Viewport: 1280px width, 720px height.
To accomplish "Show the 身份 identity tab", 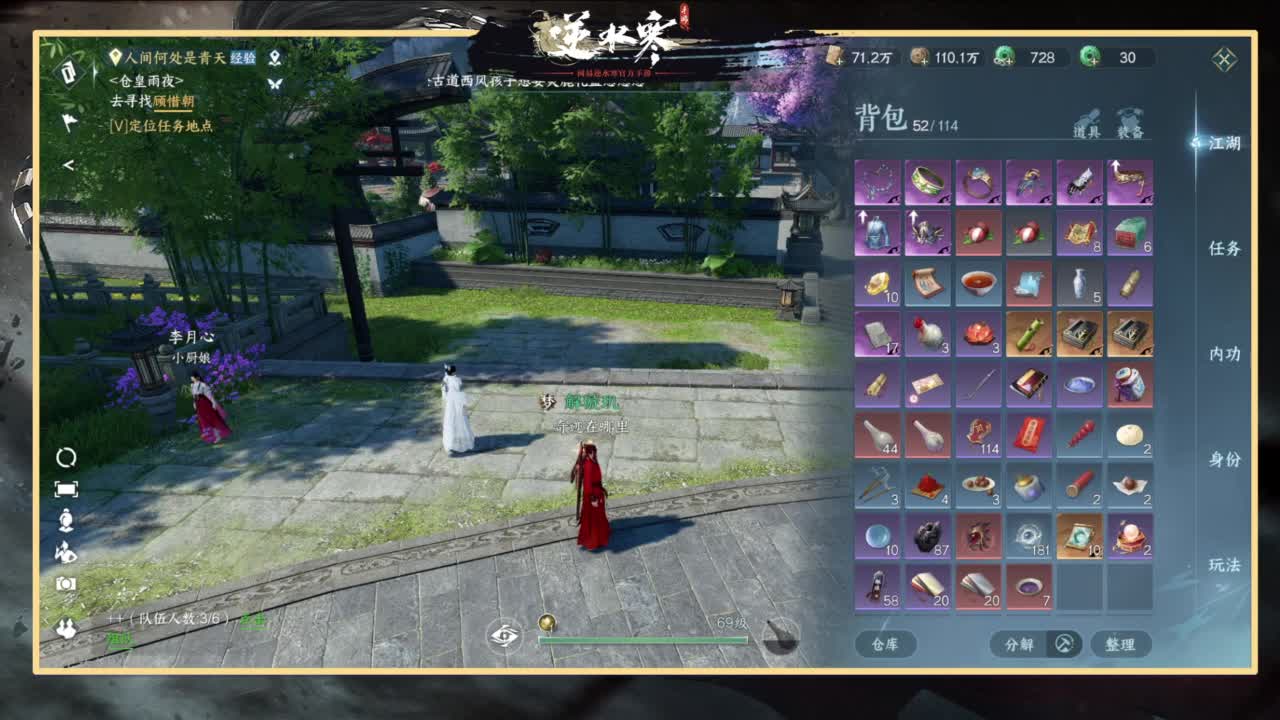I will pyautogui.click(x=1224, y=459).
